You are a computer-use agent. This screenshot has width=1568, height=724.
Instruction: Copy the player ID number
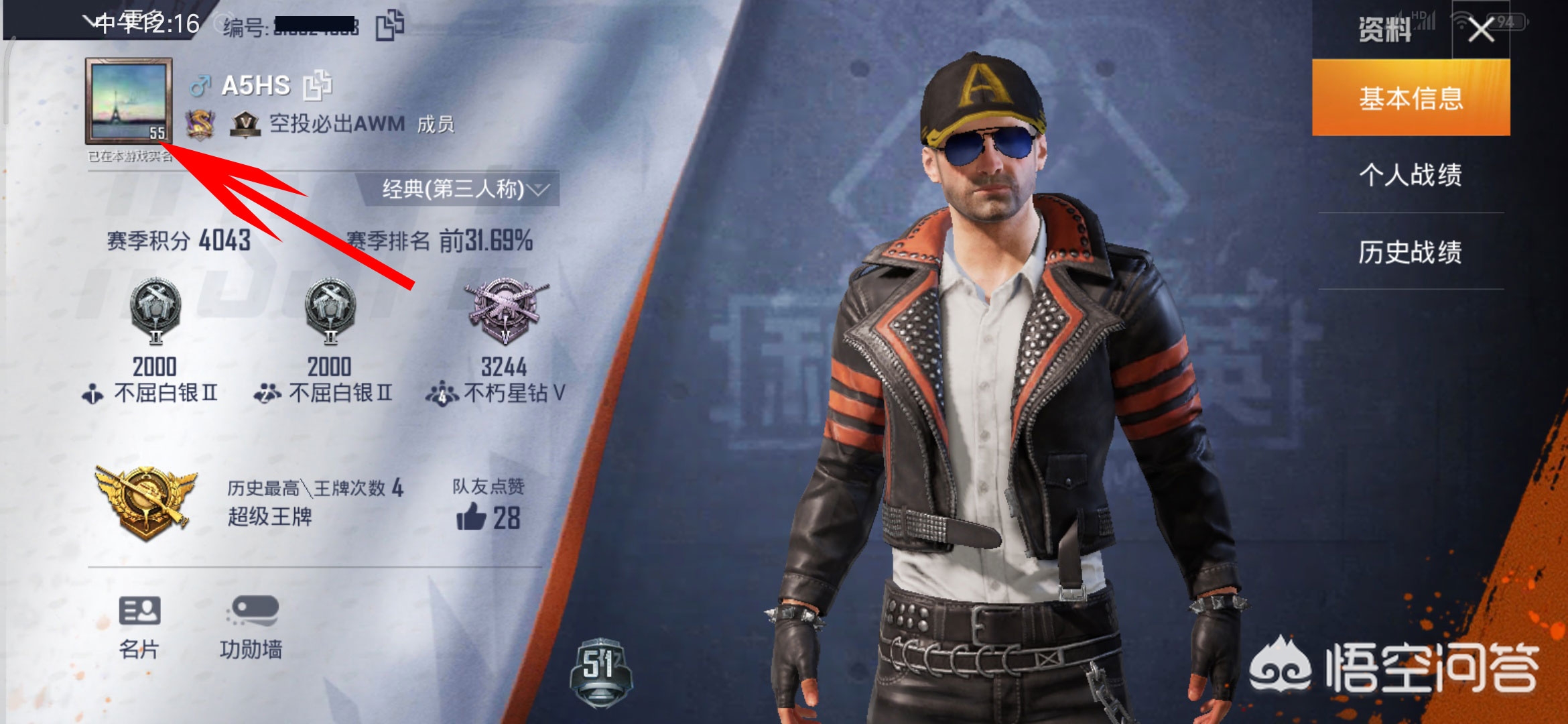tap(389, 25)
